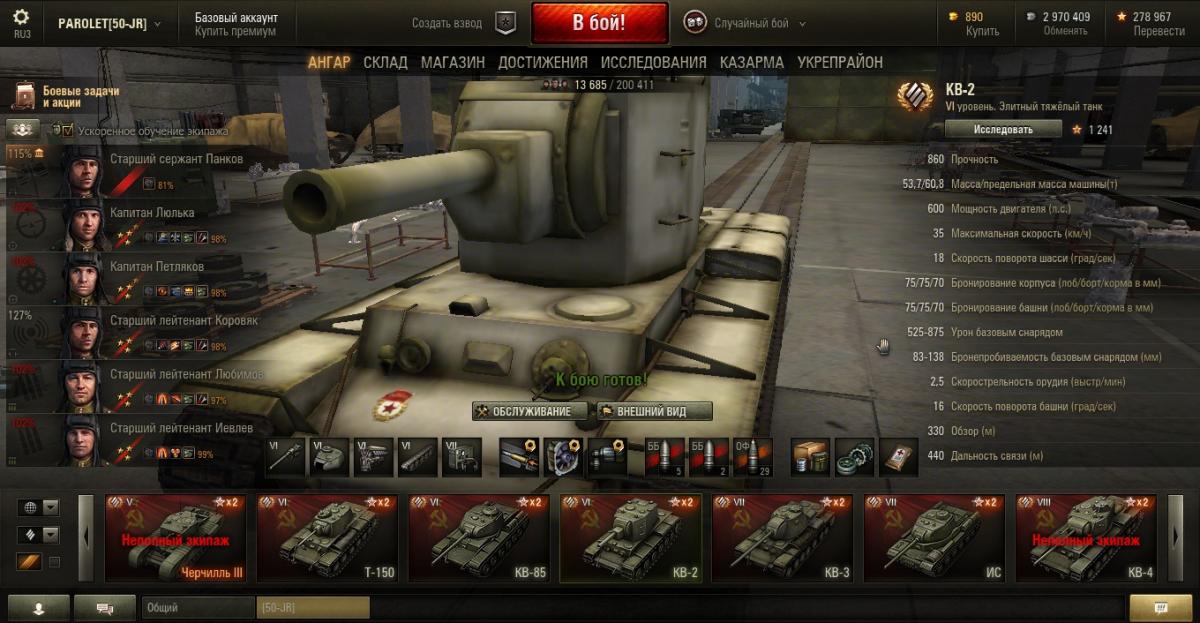Open the Достижения tab

542,62
